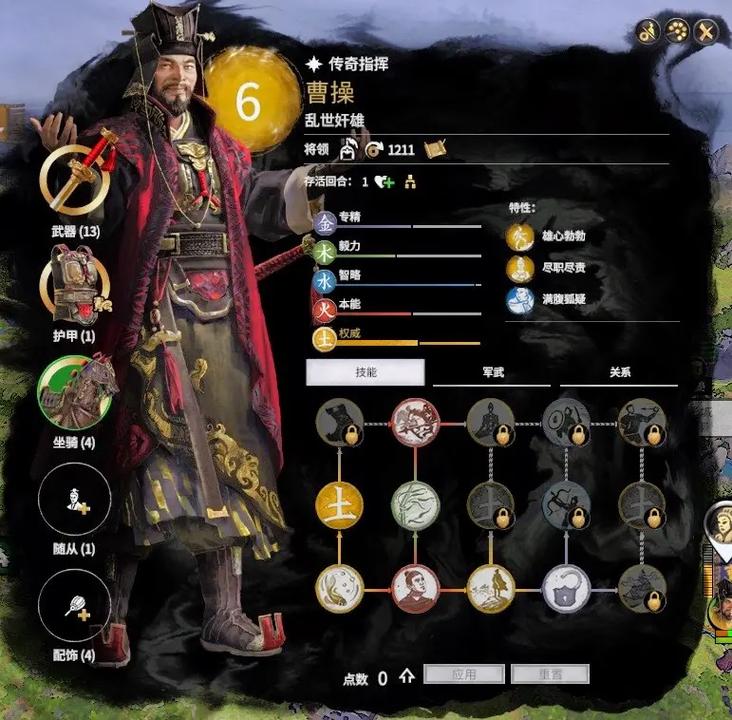
Task: Select the open padlock skill node
Action: [x=566, y=589]
